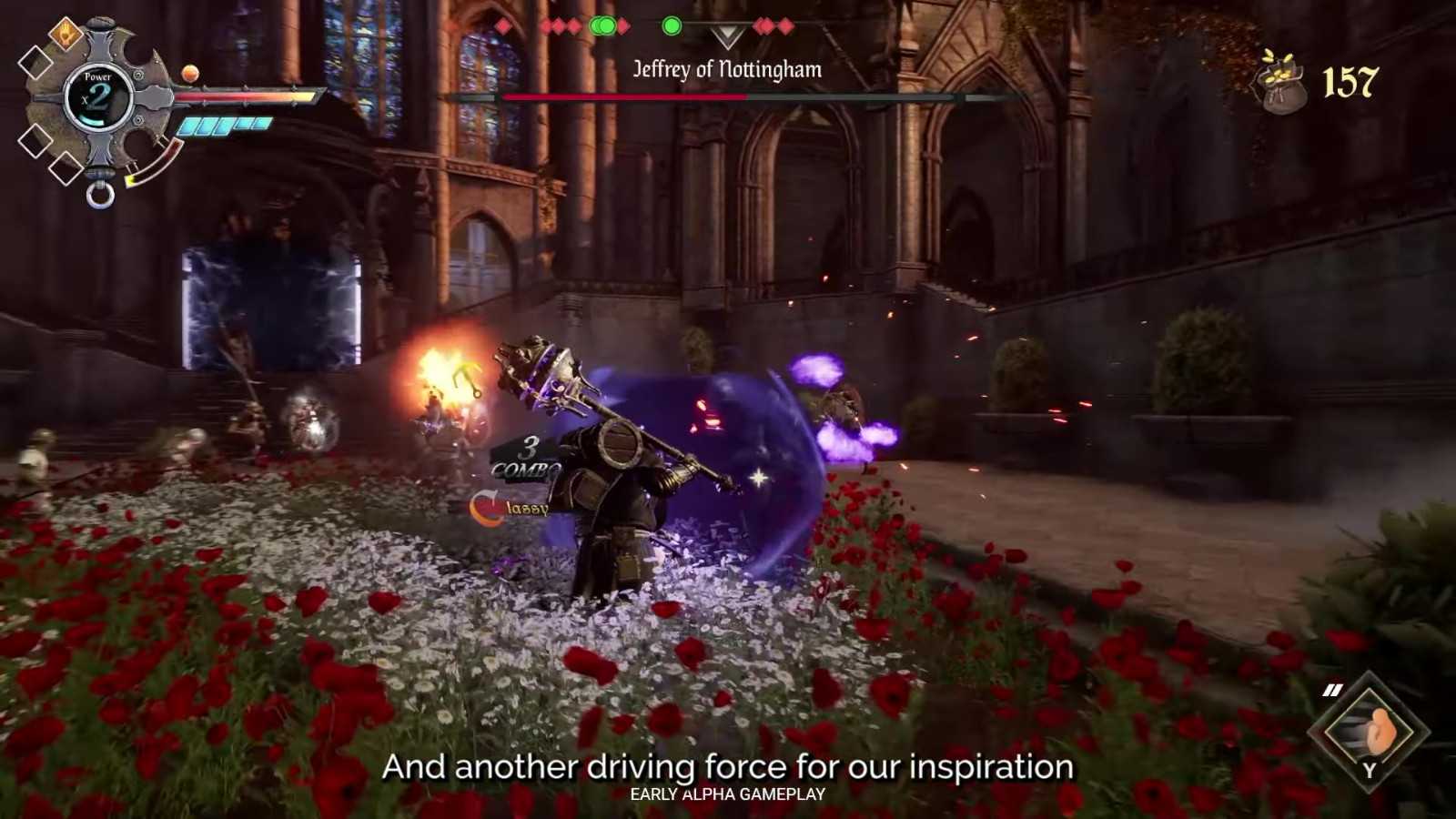Select the orange flame diamond slot
1456x819 pixels.
(66, 35)
